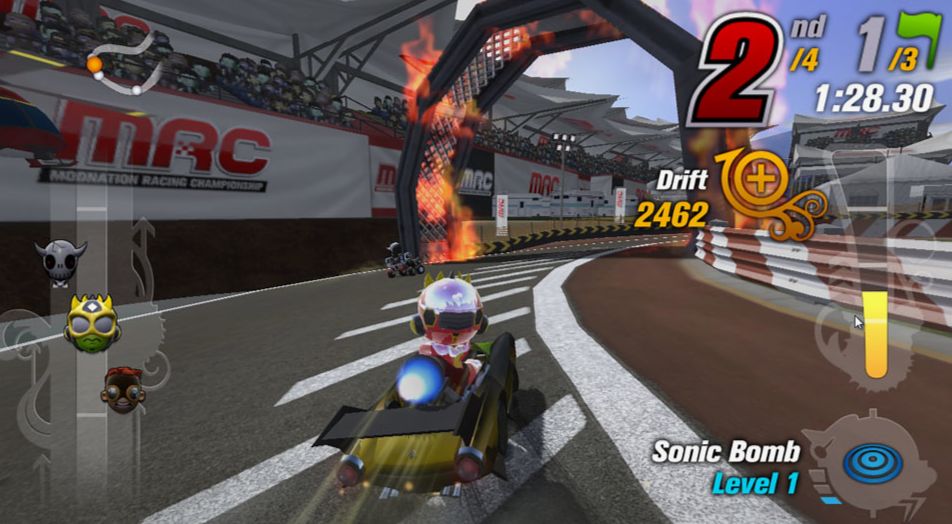The width and height of the screenshot is (952, 524).
Task: Choose the brown goggled racer portrait
Action: pyautogui.click(x=122, y=388)
